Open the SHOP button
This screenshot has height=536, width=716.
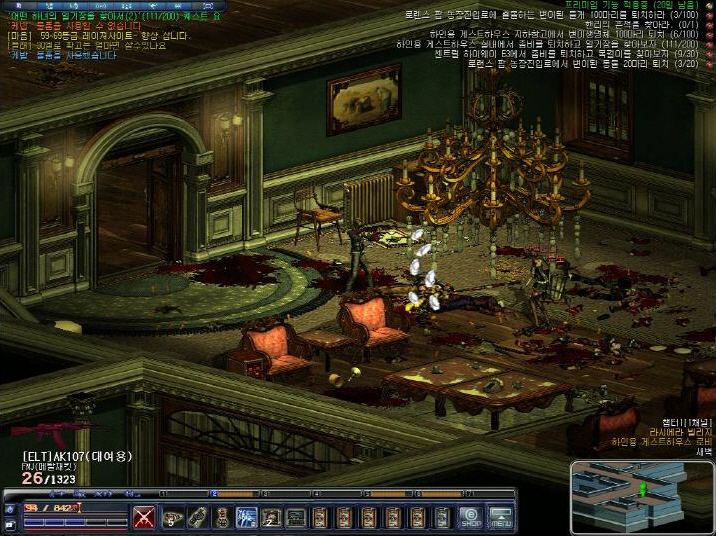[x=471, y=517]
